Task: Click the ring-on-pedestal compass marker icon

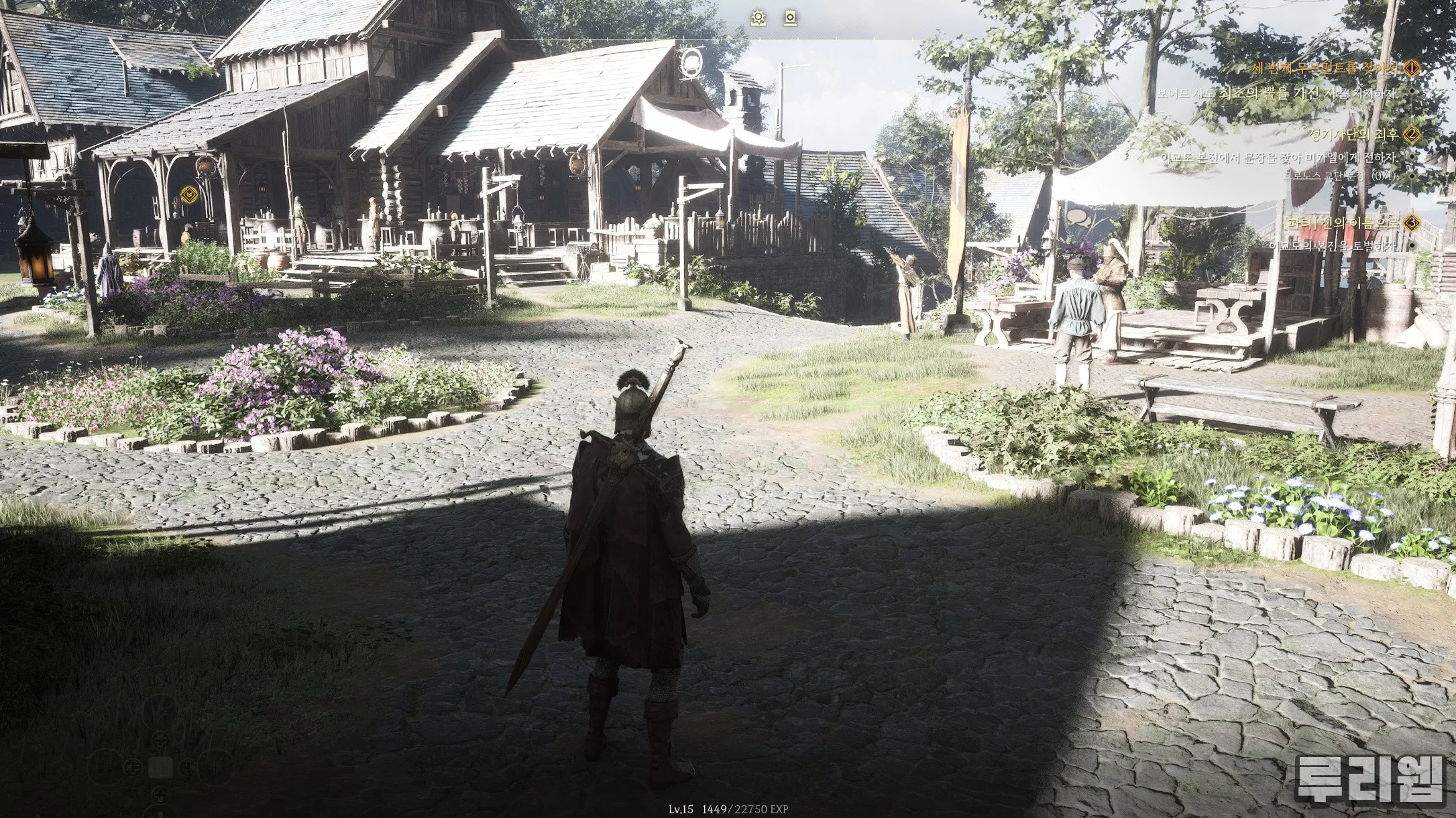Action: [791, 18]
